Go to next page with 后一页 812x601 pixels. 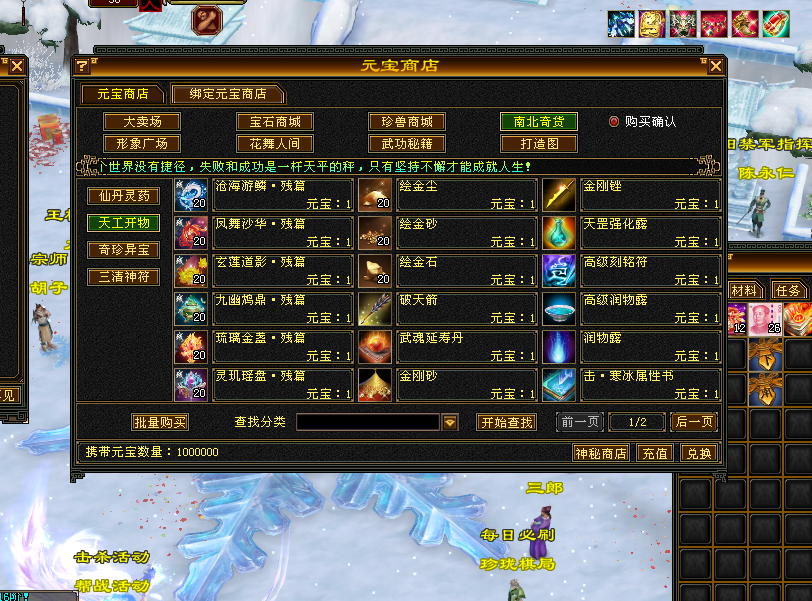tap(694, 423)
